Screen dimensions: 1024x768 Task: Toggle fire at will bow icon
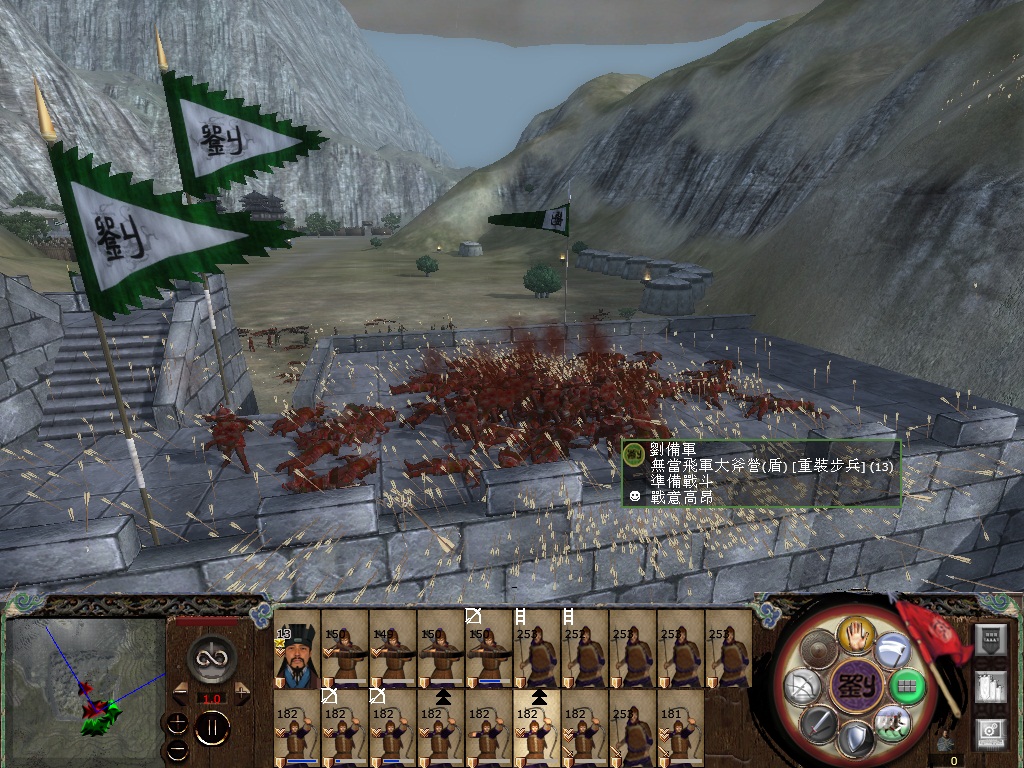[804, 687]
